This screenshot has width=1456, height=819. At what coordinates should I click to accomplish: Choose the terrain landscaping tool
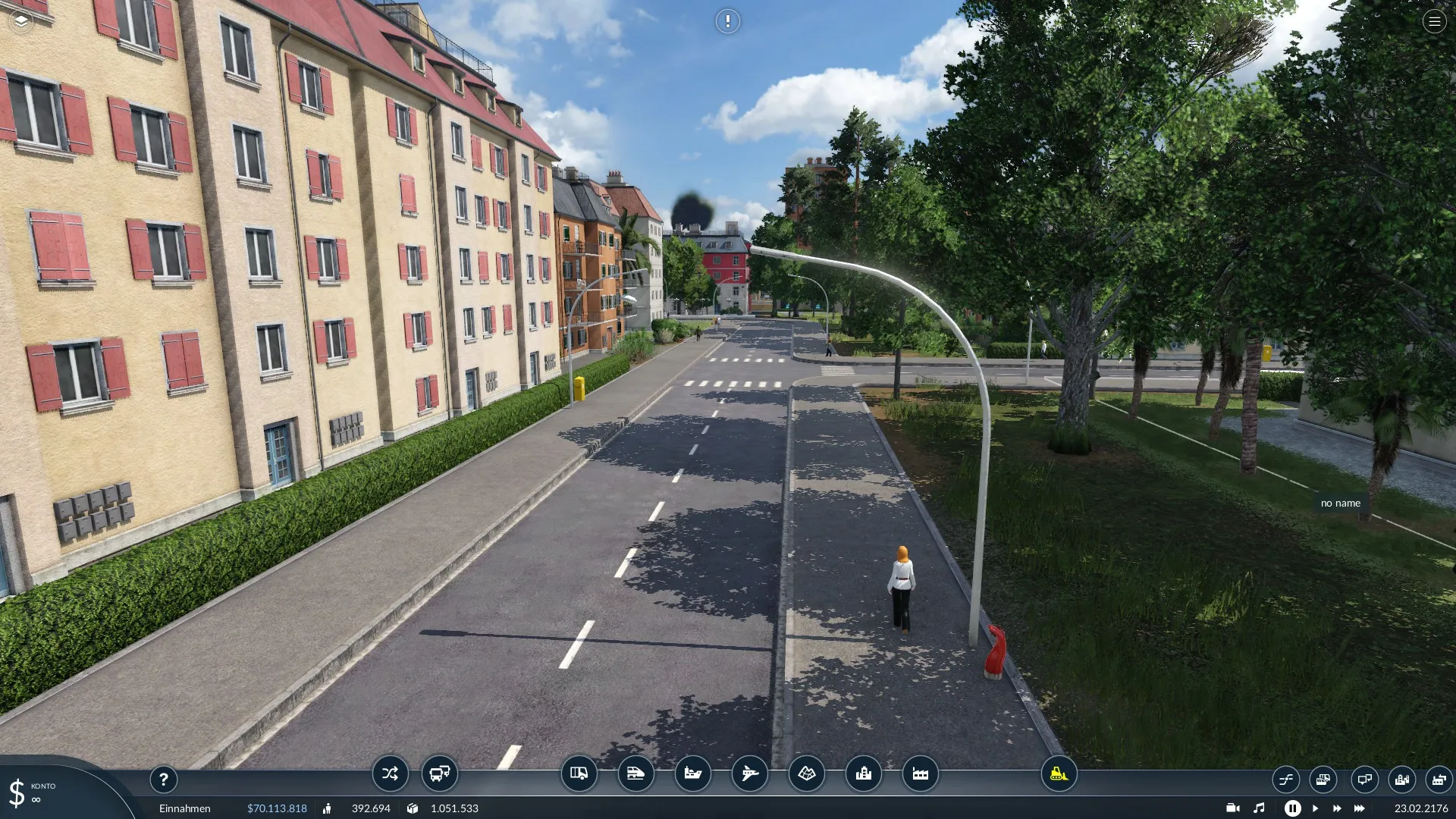pos(806,773)
